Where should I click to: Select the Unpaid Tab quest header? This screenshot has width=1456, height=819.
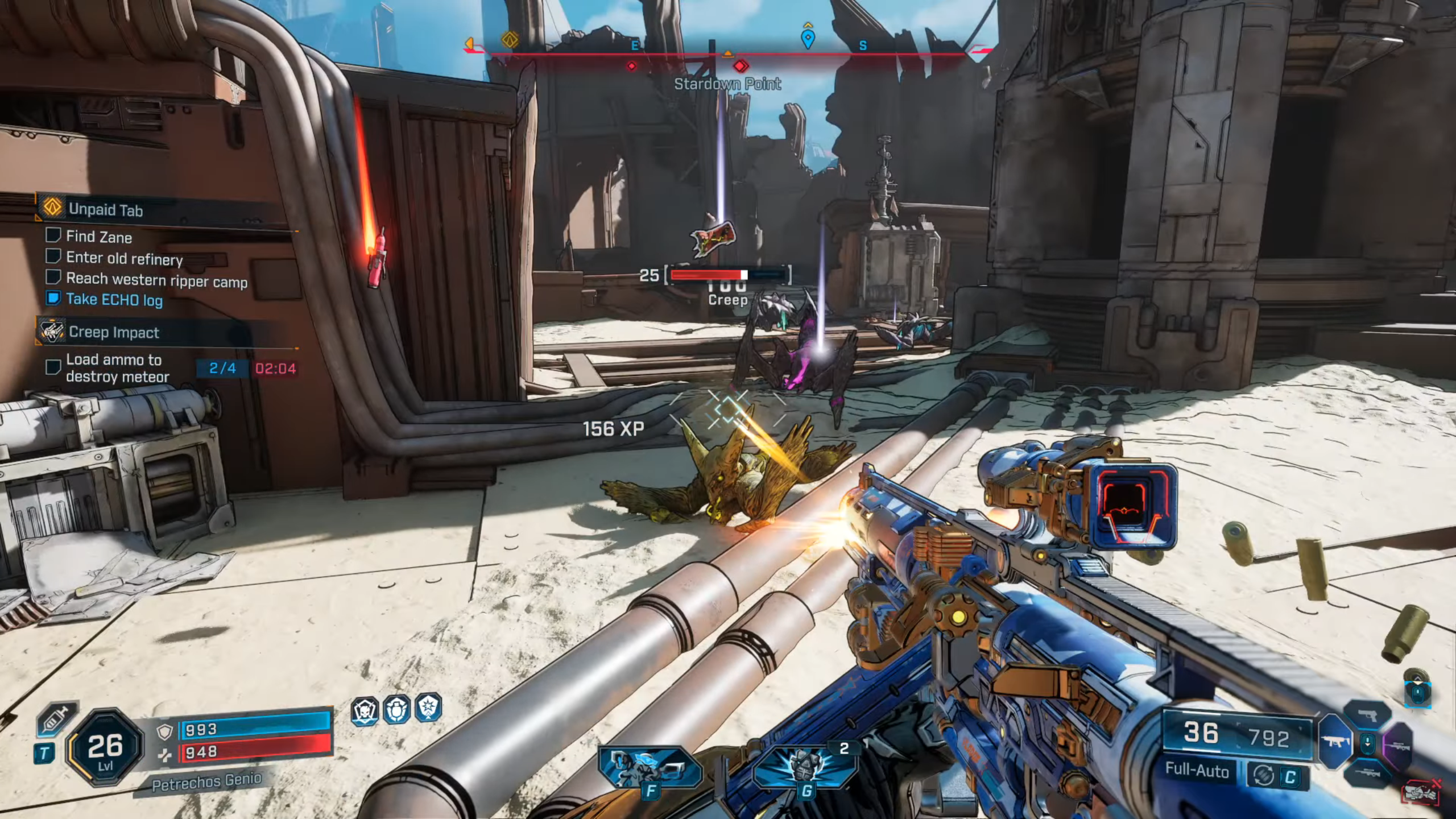106,210
